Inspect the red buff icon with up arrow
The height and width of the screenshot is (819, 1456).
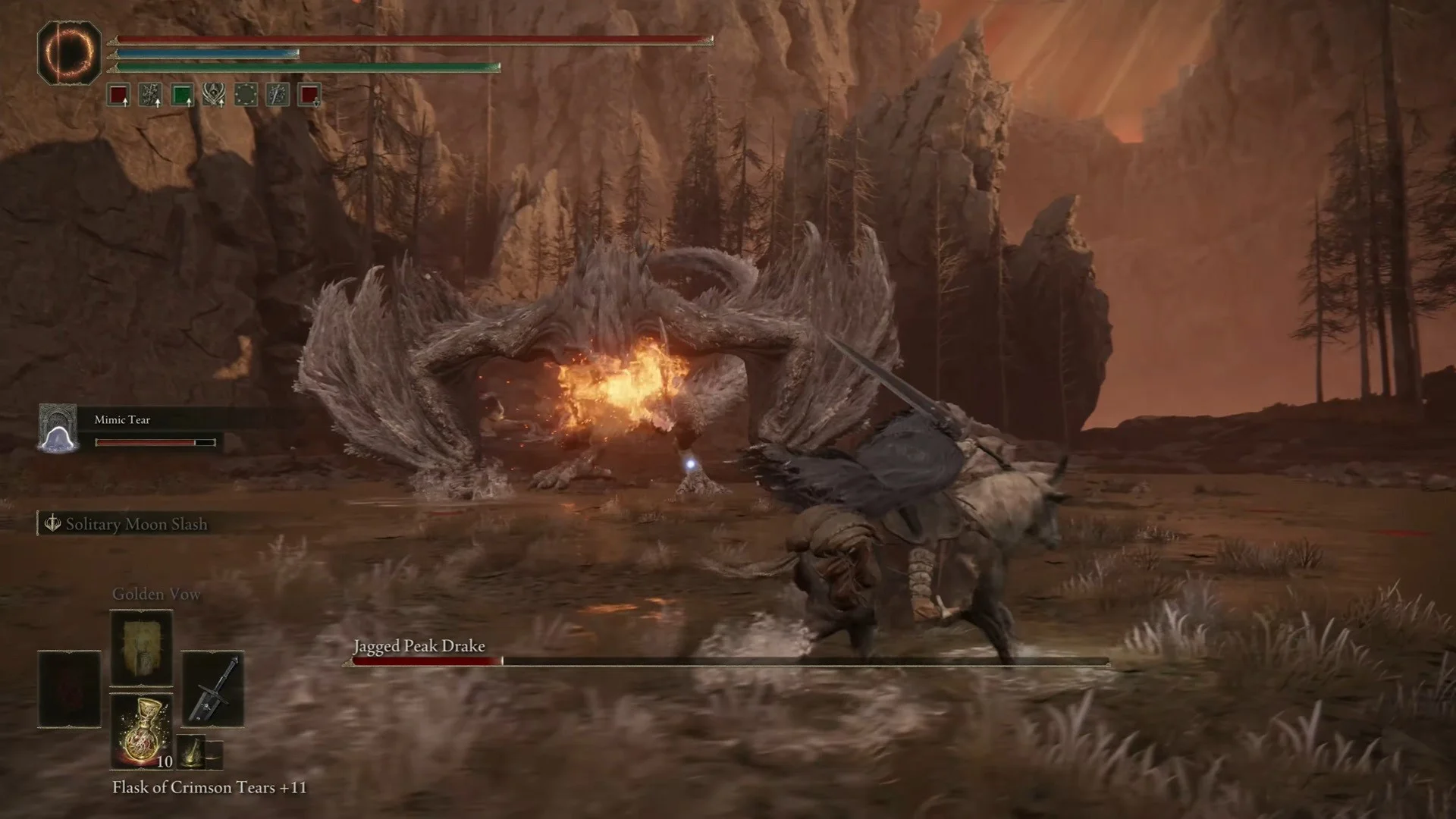(x=118, y=96)
